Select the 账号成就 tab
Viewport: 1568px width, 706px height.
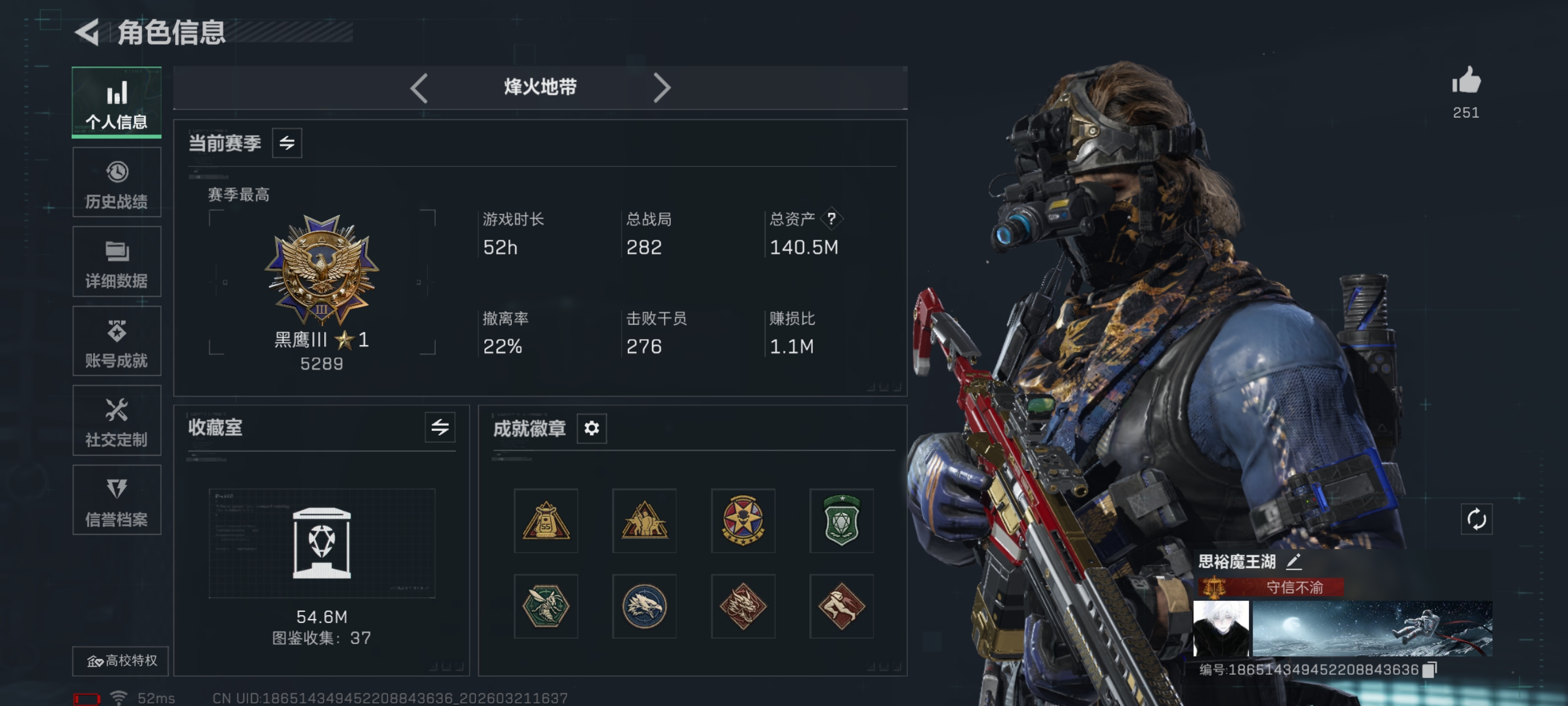click(116, 341)
